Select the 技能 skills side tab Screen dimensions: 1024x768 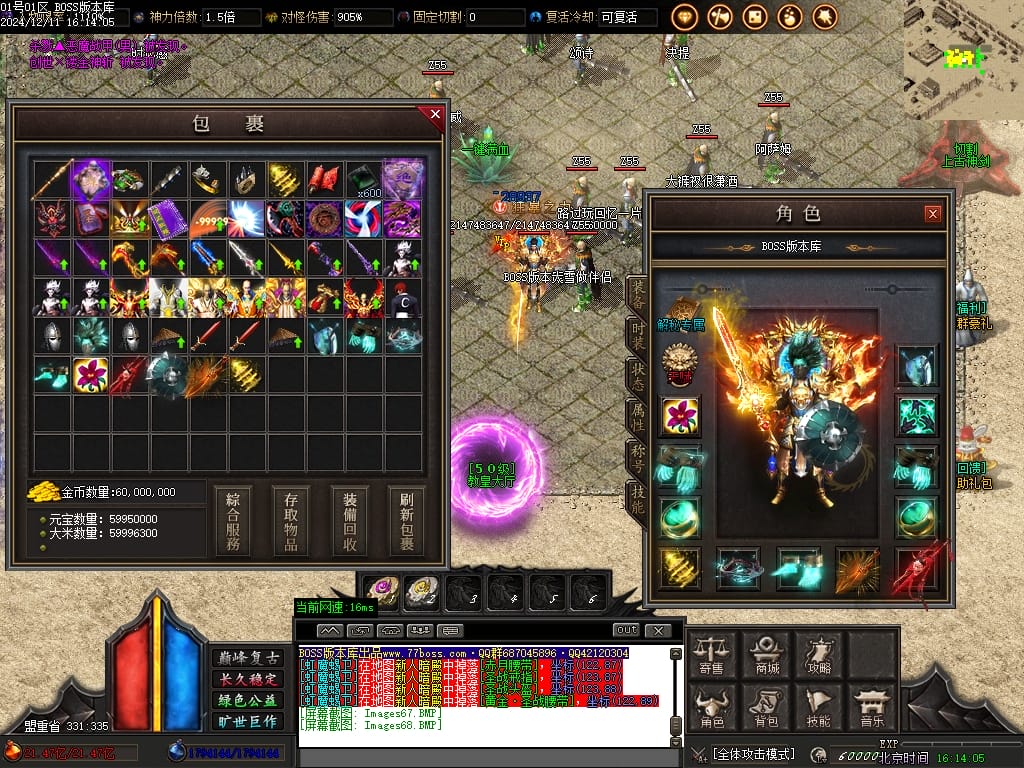coord(637,497)
